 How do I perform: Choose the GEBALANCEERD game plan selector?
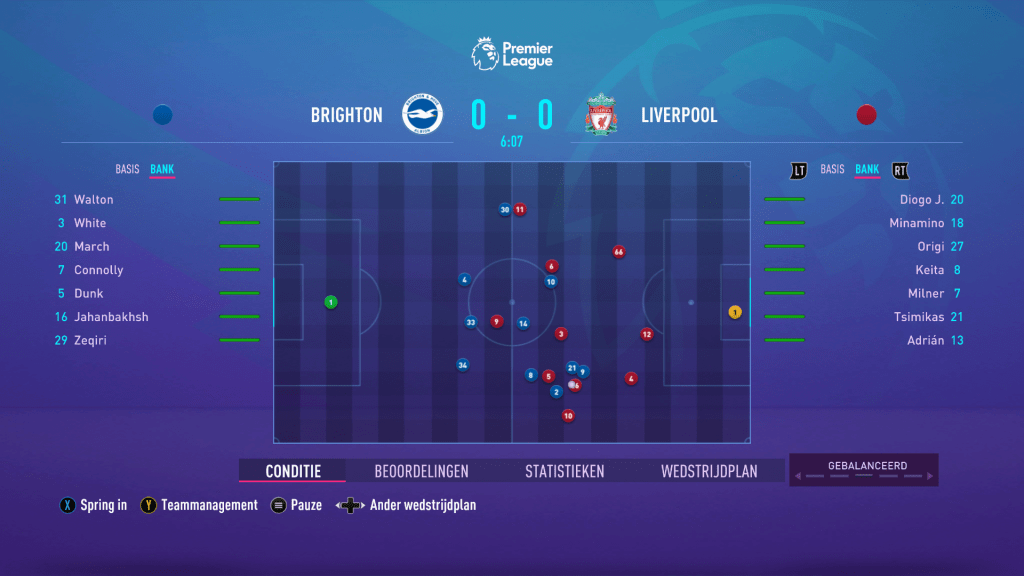point(866,470)
